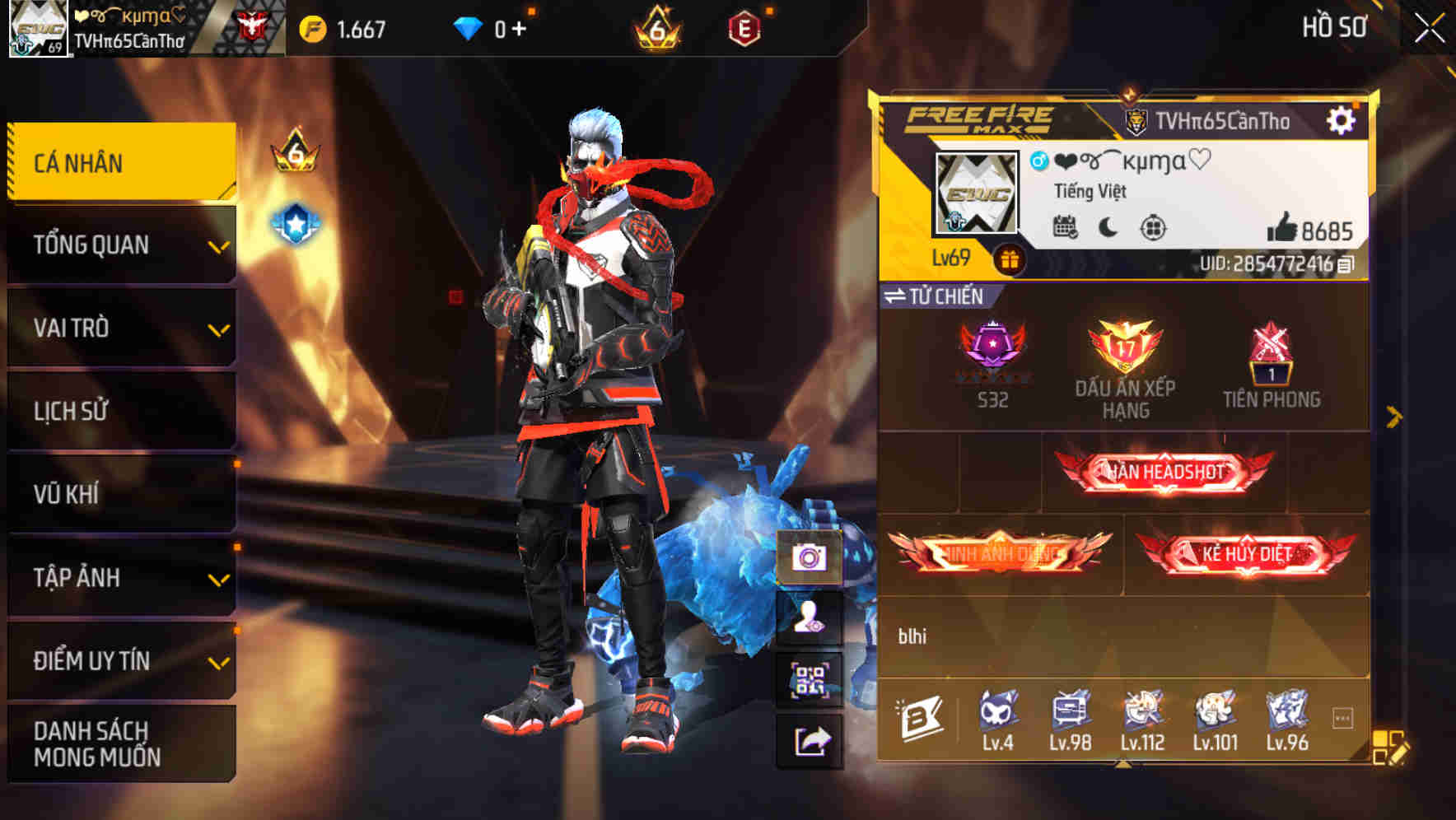This screenshot has width=1456, height=820.
Task: Open the settings gear on the profile card
Action: (1342, 119)
